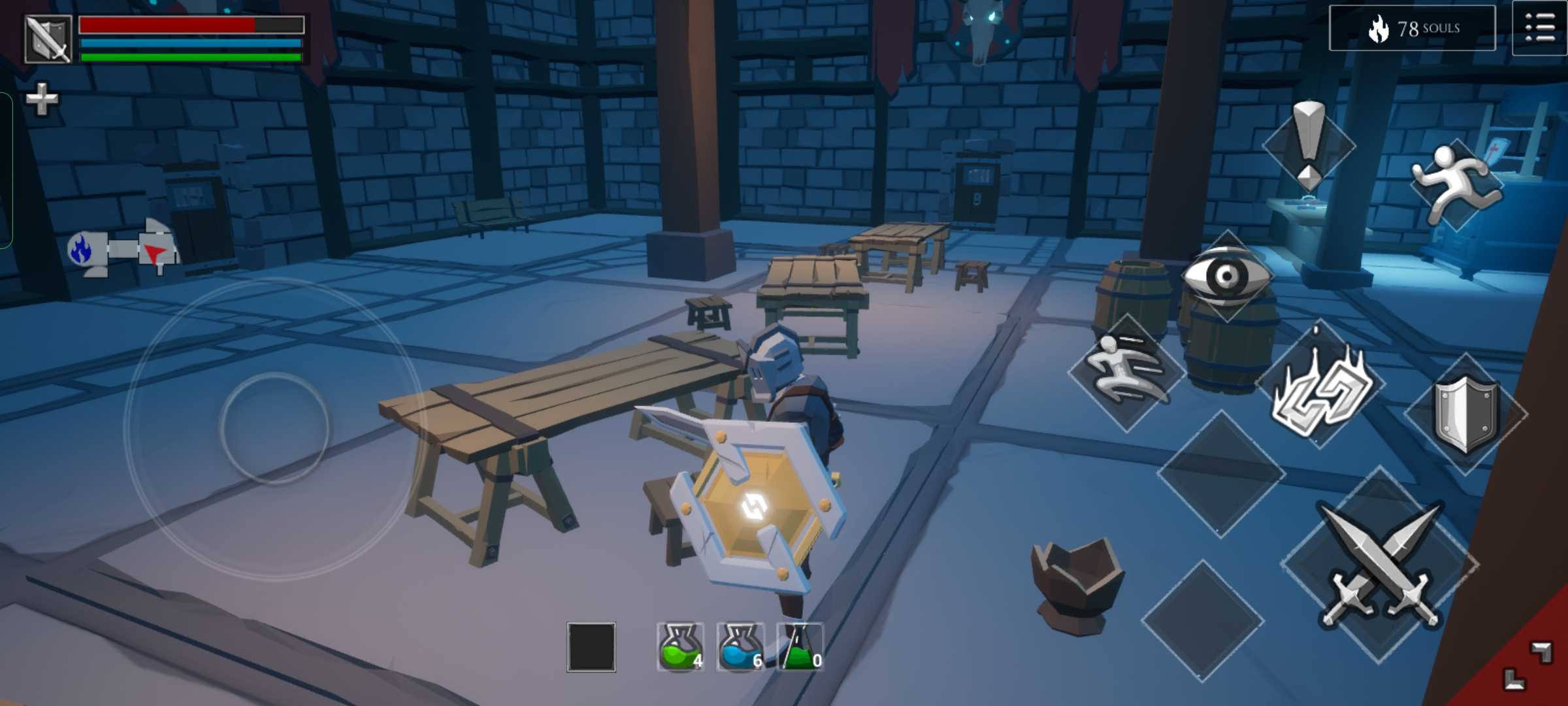Tap the sword and shield equipment icon
The width and height of the screenshot is (1568, 706).
click(48, 39)
